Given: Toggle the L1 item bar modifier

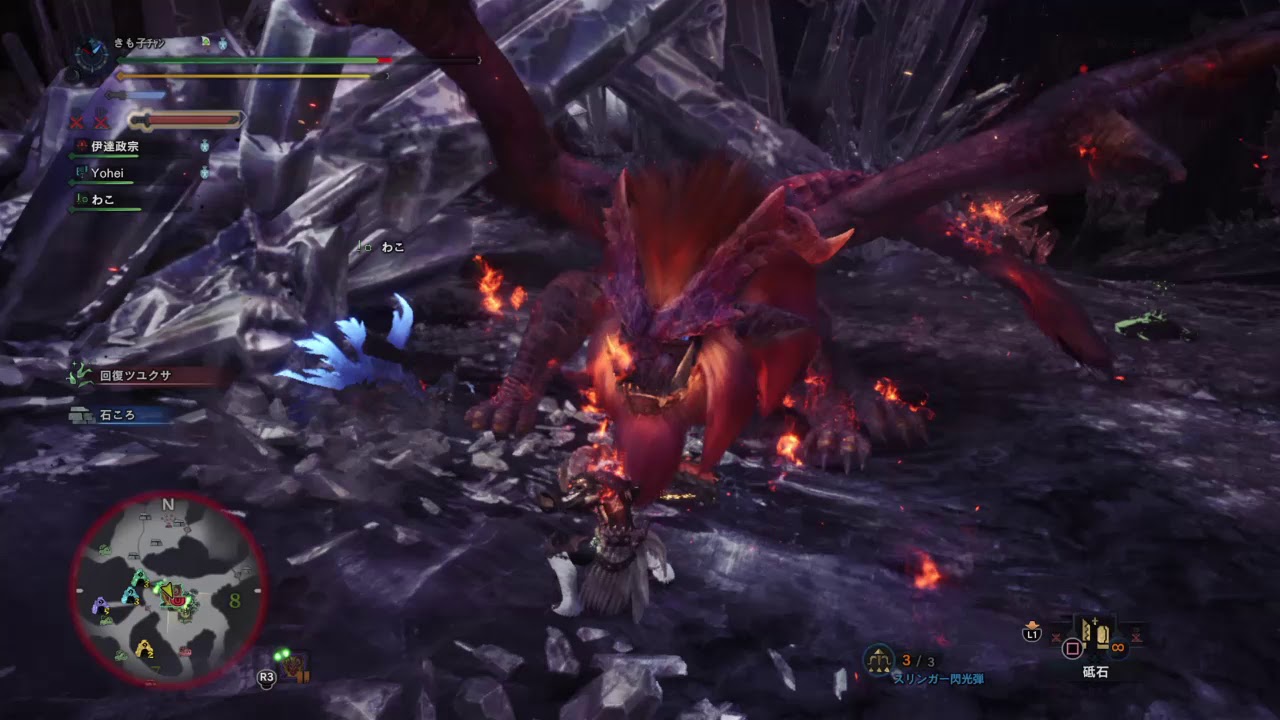Looking at the screenshot, I should pyautogui.click(x=1032, y=633).
